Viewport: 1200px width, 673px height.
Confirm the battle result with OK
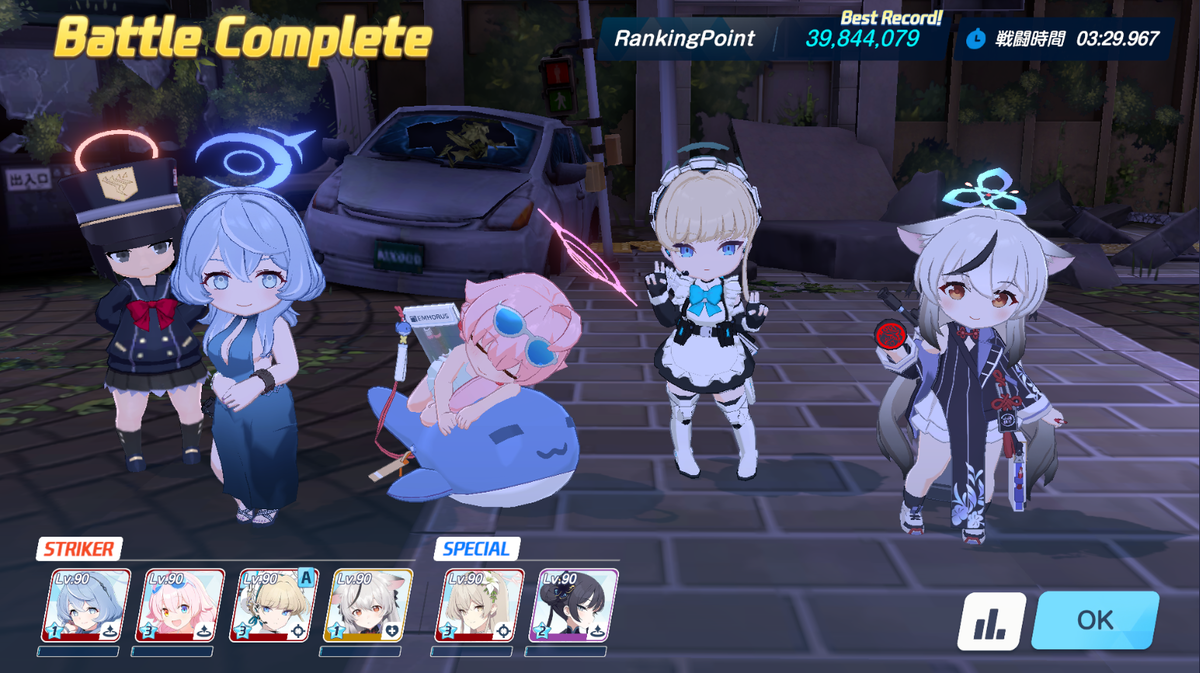1095,620
